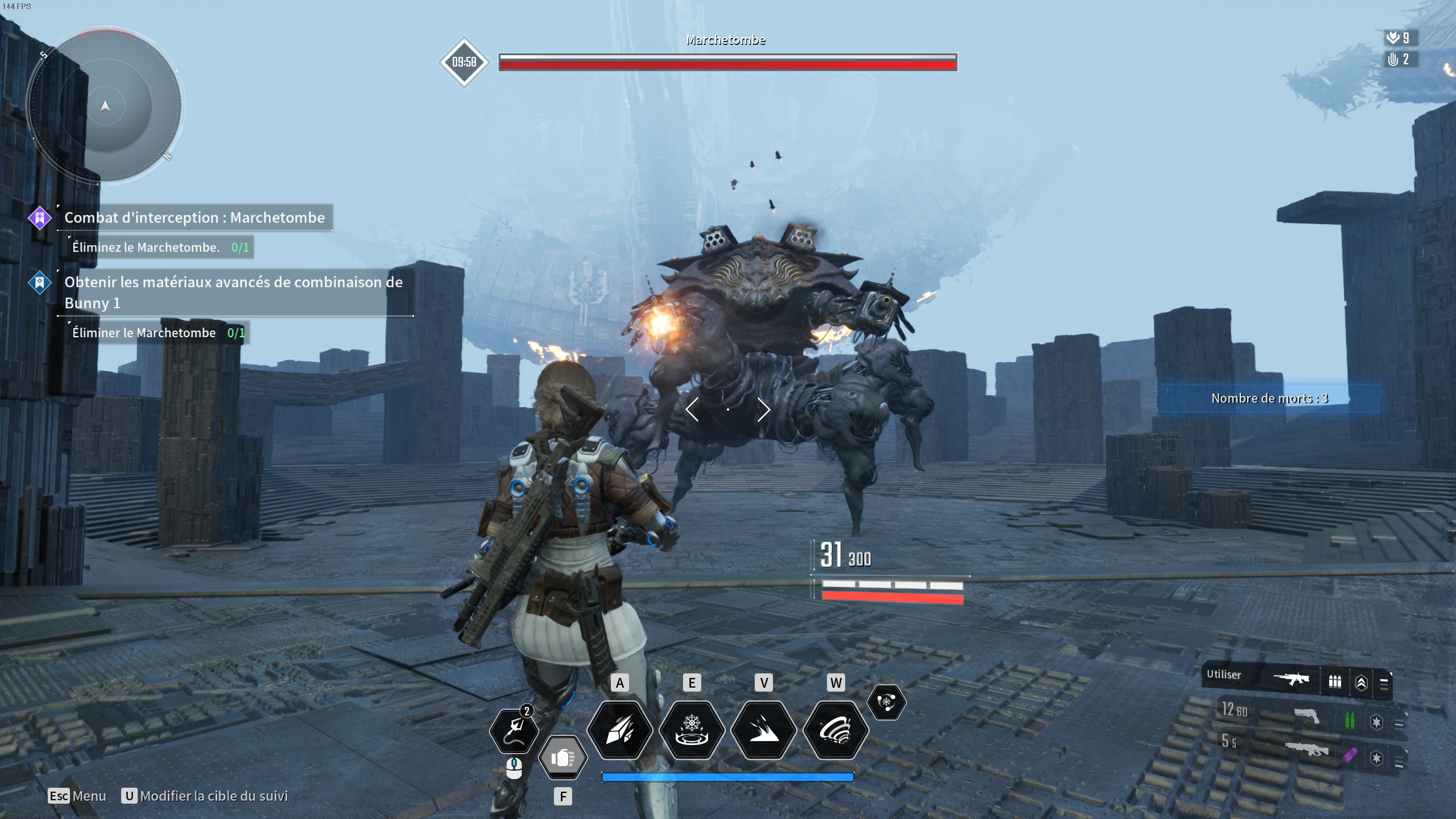
Task: Click the quest 'Combat d'interception : Marchetombe'
Action: click(x=195, y=217)
